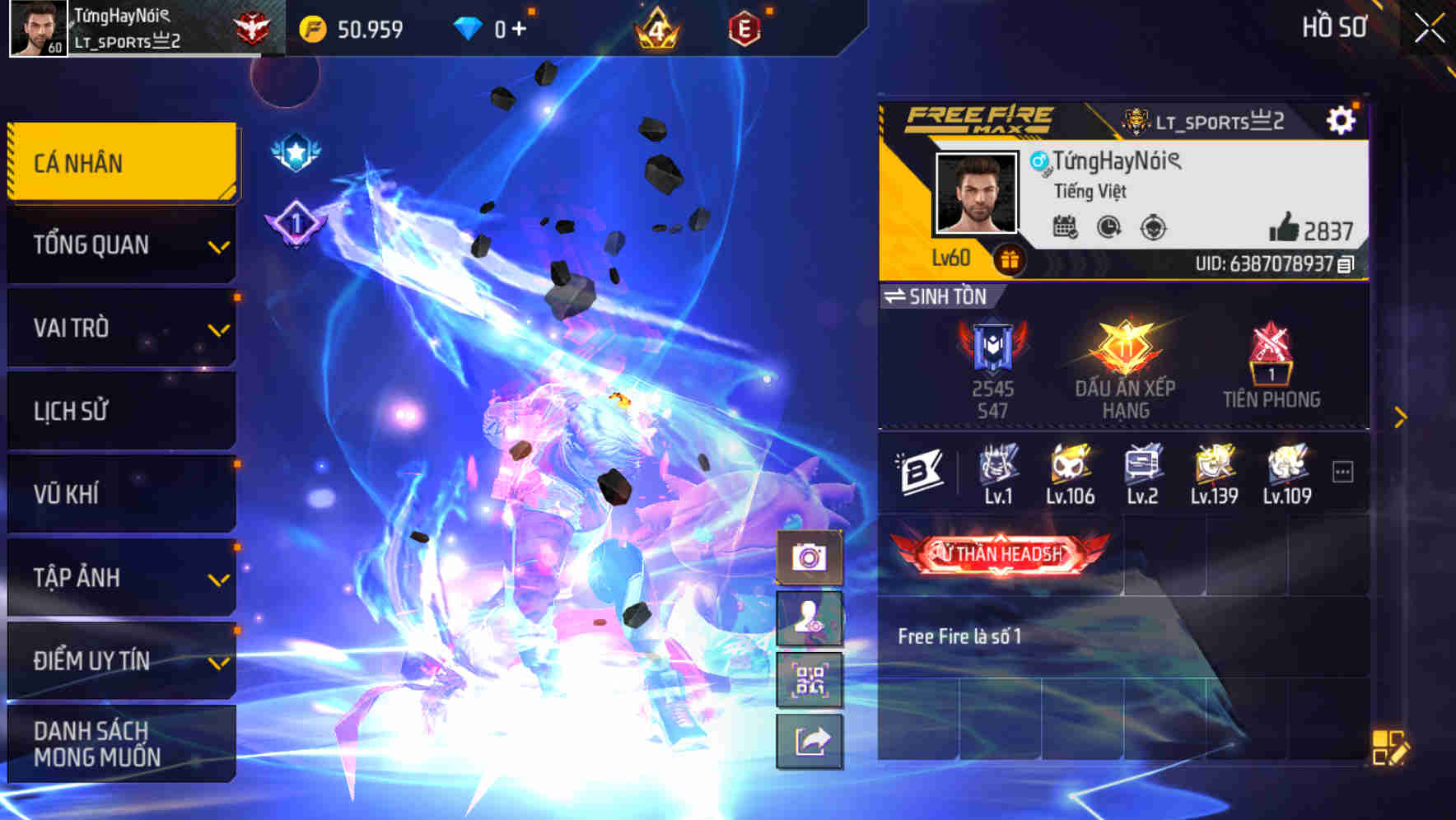Select the camera screenshot icon
Screen dimensions: 1456x820
point(809,558)
